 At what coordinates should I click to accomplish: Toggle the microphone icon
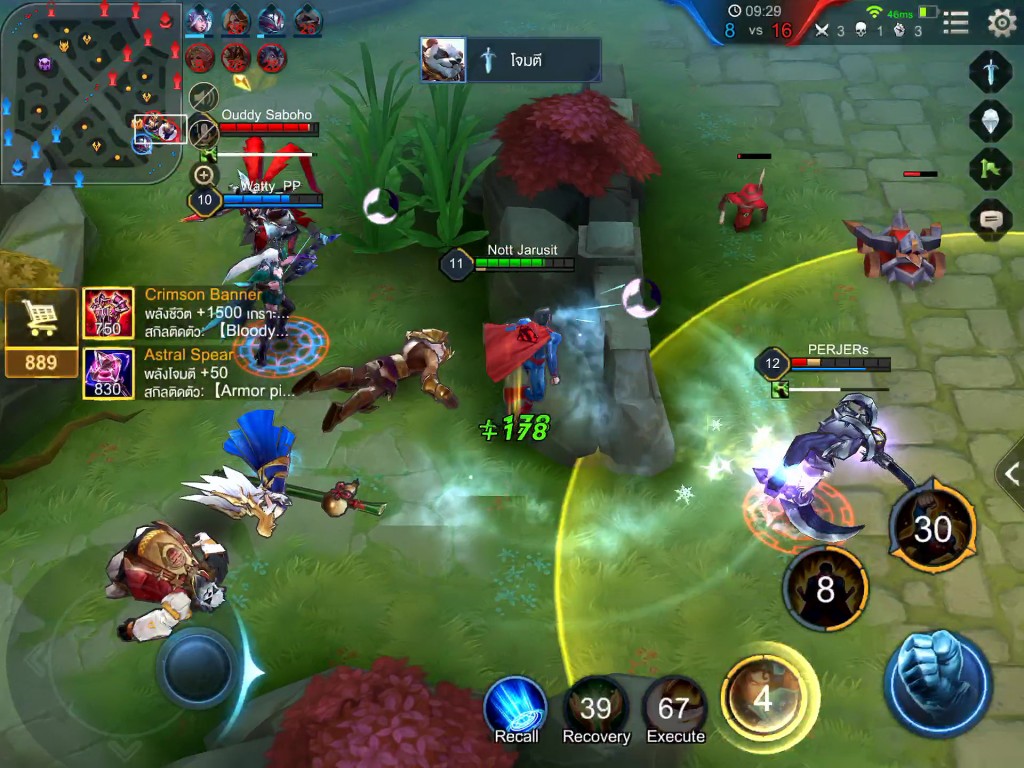[x=204, y=133]
